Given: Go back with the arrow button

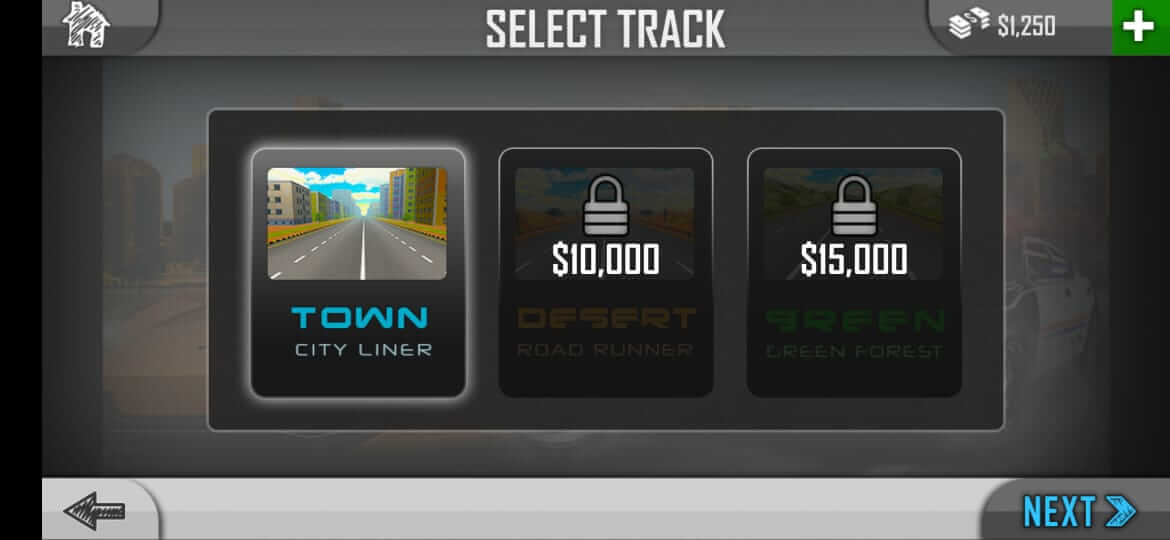Looking at the screenshot, I should pyautogui.click(x=95, y=511).
